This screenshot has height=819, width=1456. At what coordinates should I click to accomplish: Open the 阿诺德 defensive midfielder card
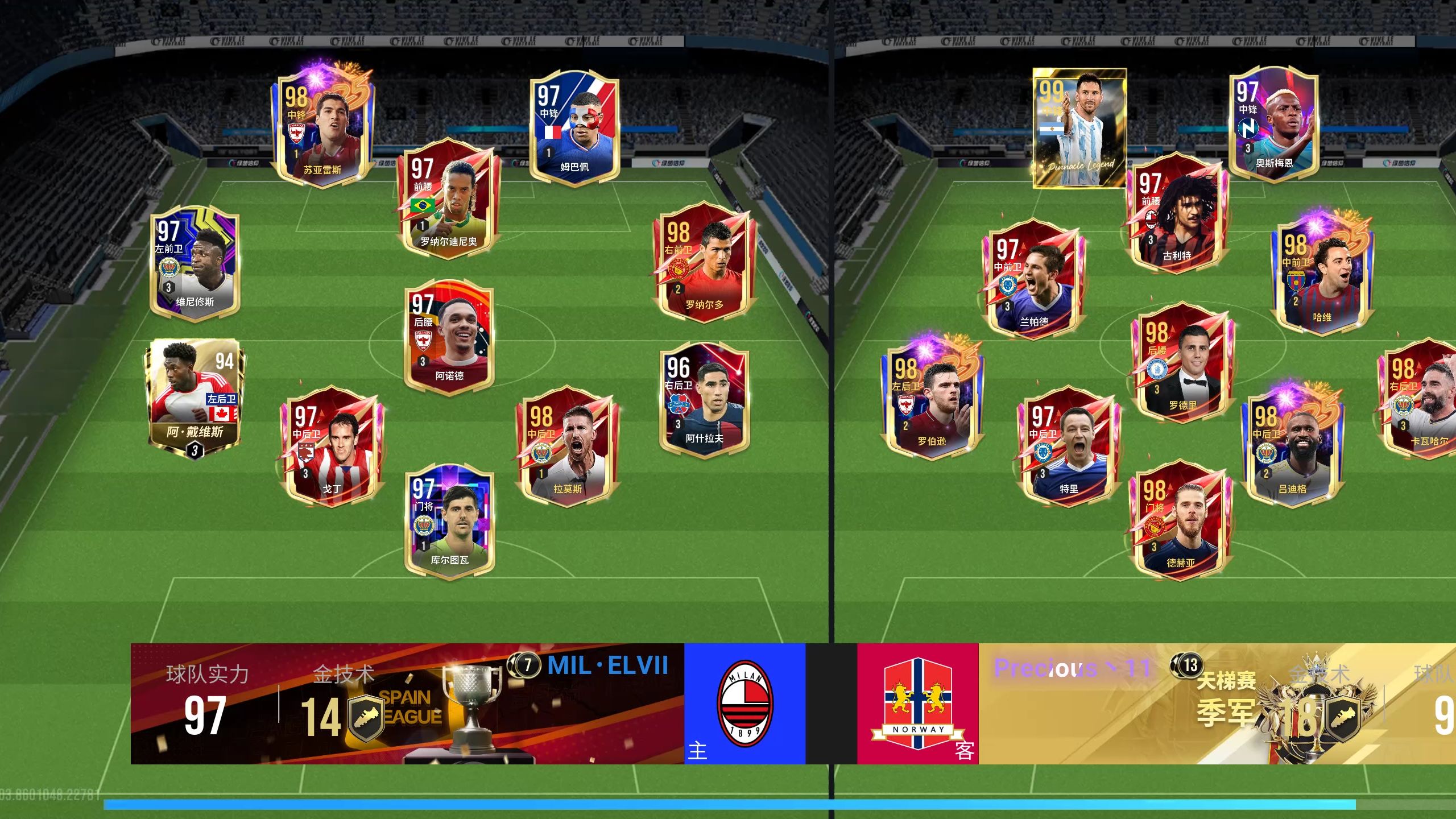449,336
